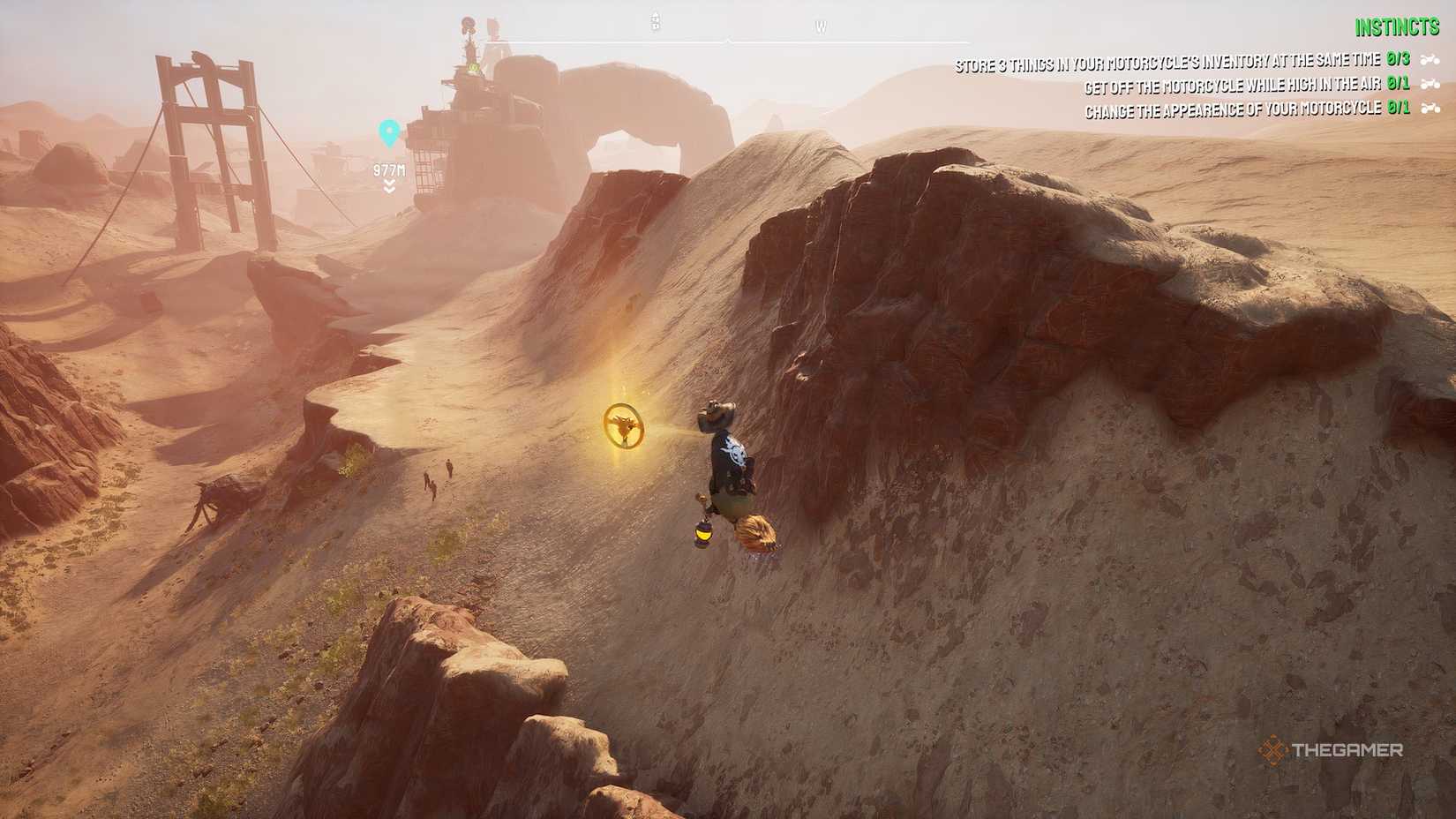1456x819 pixels.
Task: Click the compass distance bar line
Action: click(730, 39)
